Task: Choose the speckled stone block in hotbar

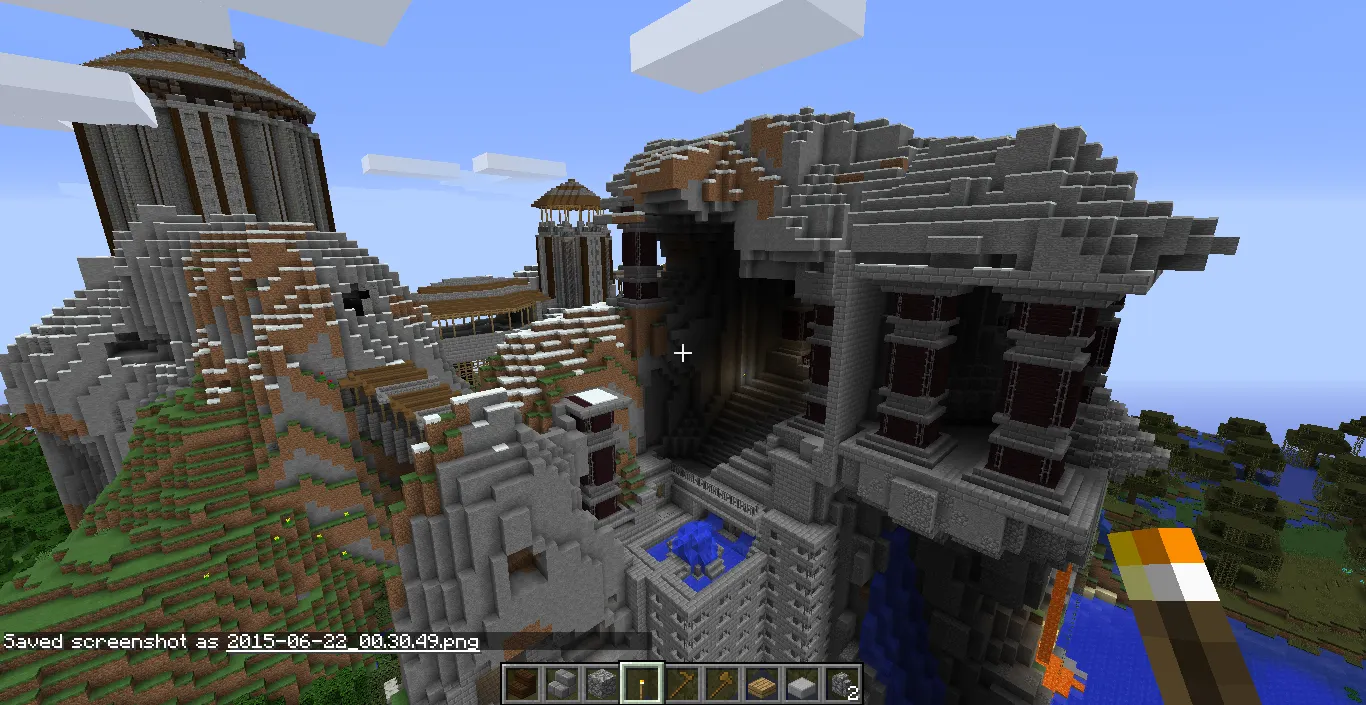Action: point(600,684)
